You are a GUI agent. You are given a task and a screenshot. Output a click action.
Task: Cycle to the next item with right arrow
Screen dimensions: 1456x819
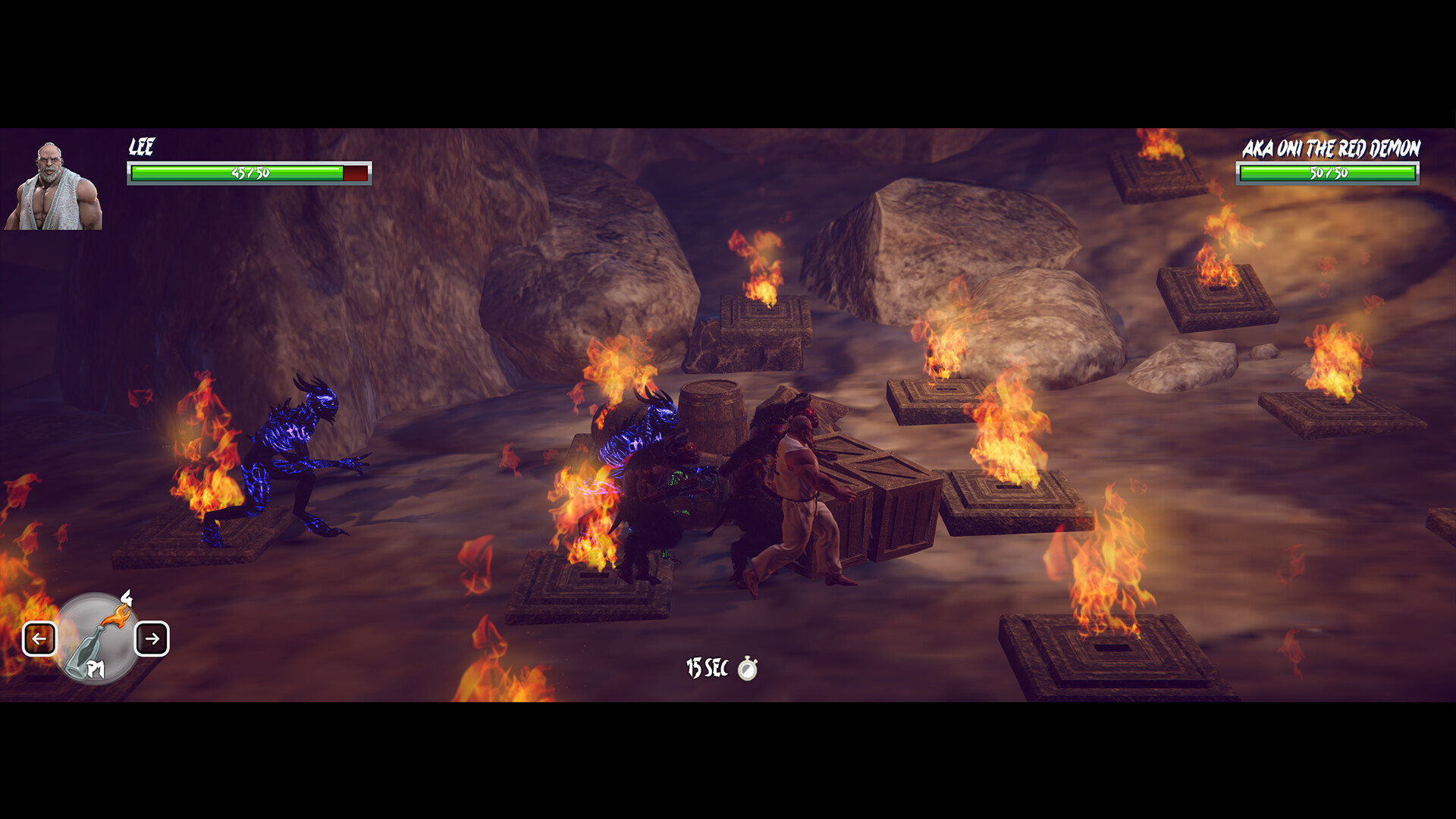(x=152, y=639)
